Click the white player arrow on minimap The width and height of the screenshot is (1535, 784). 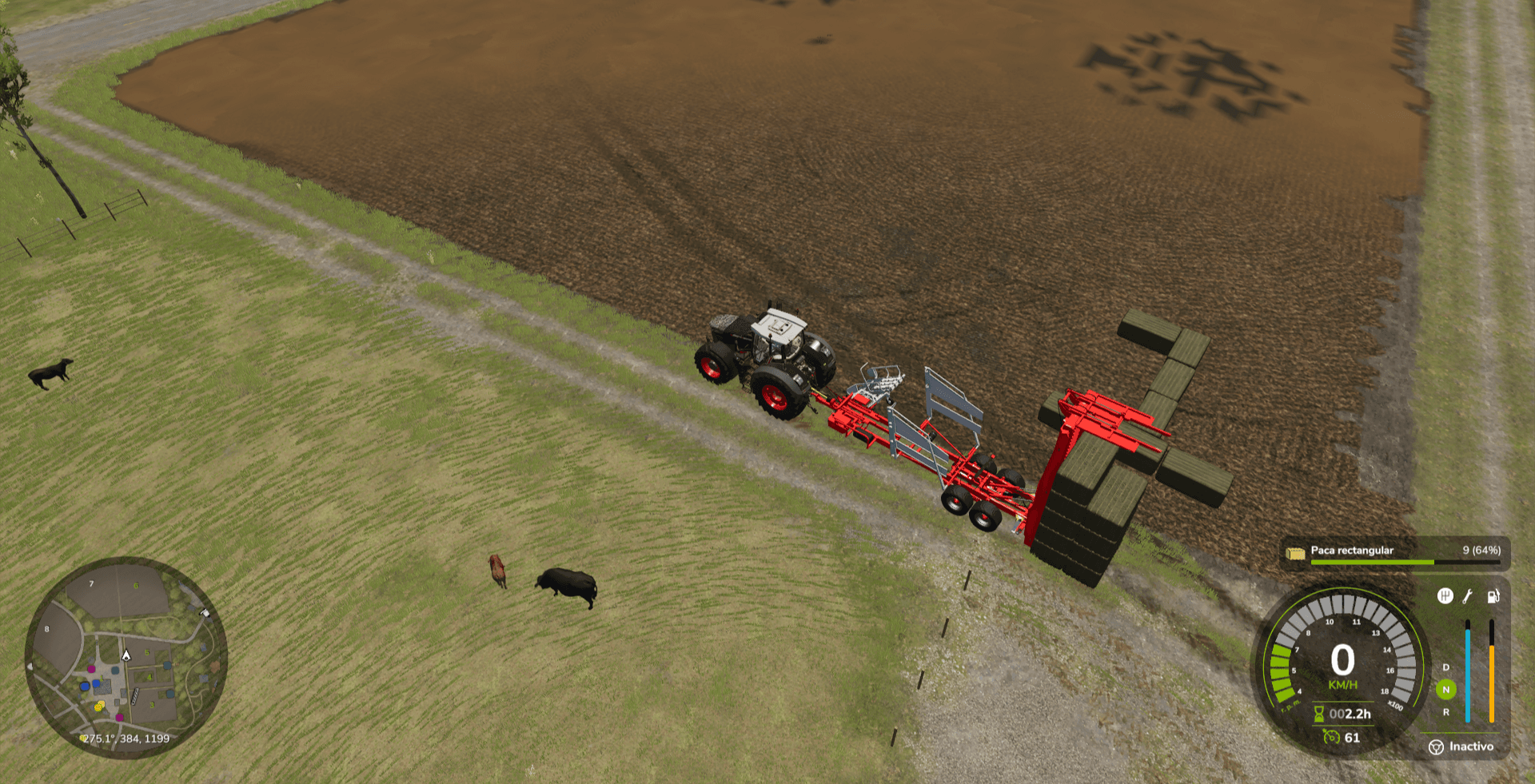(126, 655)
